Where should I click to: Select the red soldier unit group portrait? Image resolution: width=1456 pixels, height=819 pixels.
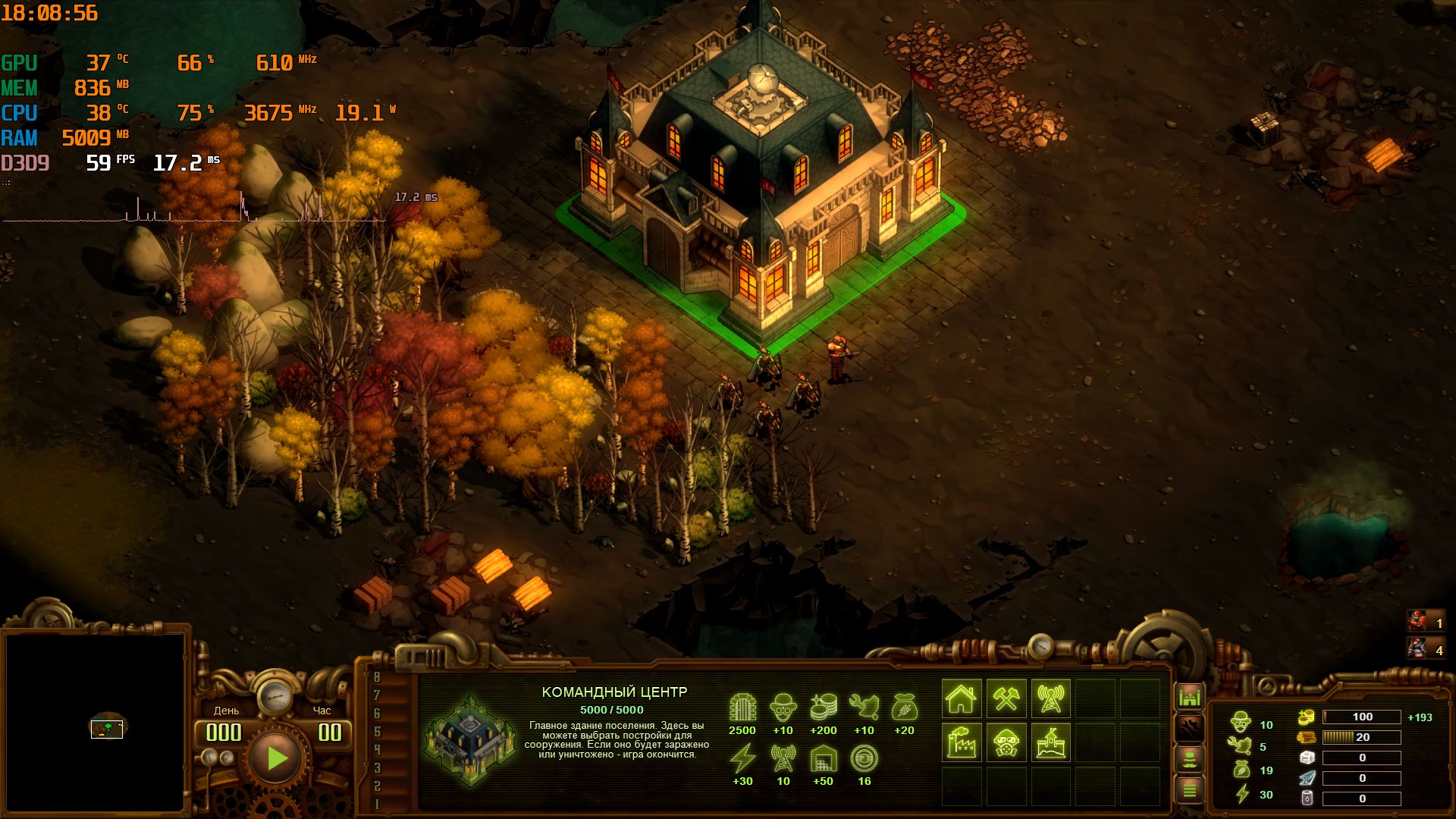click(x=1417, y=623)
